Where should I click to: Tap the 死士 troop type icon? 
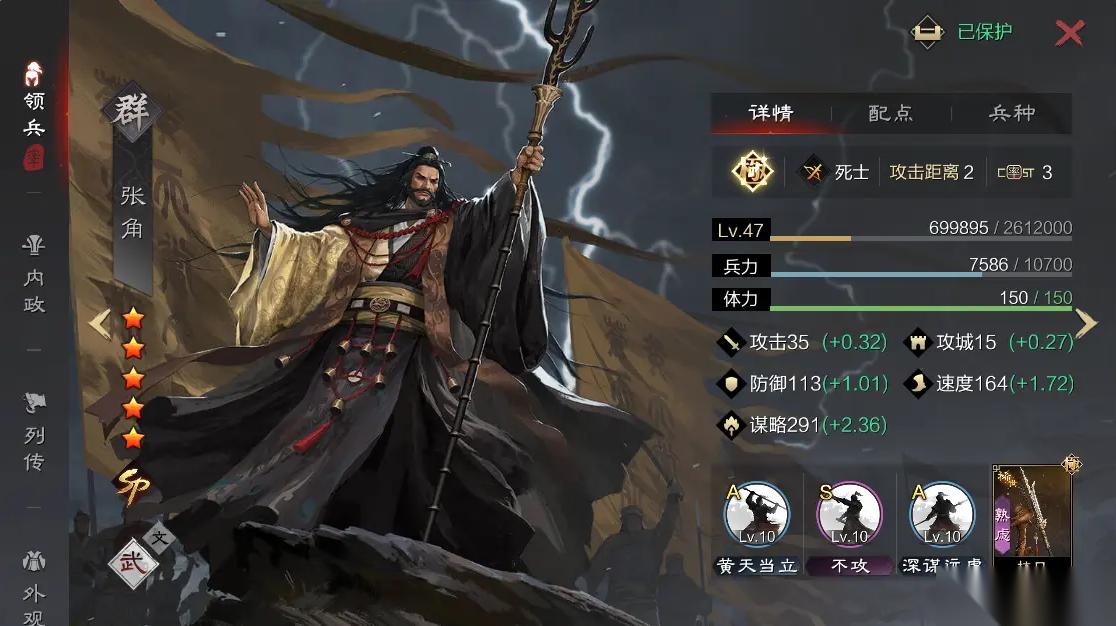tap(813, 172)
